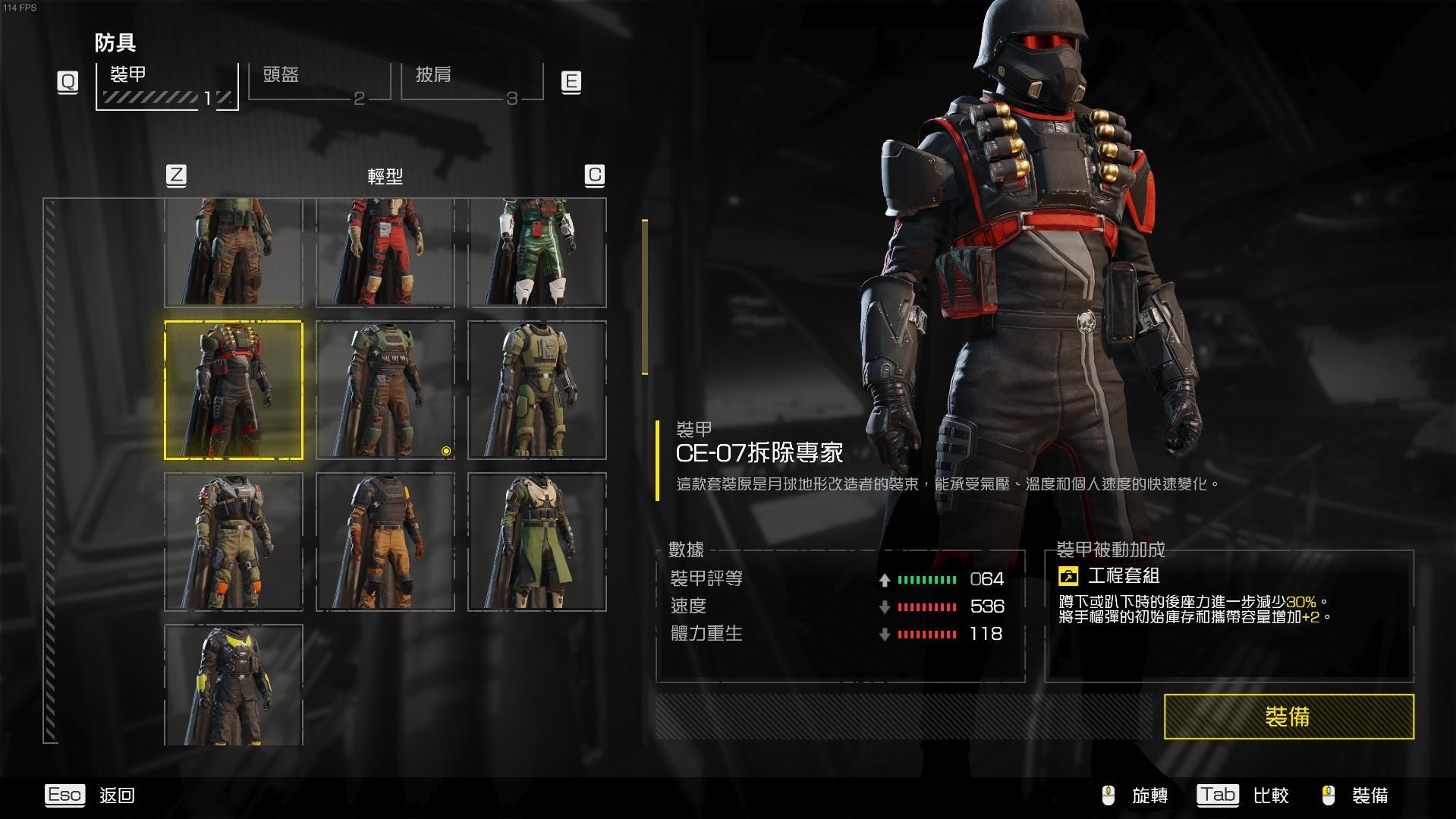Choose the black and red CE-07 armor thumbnail
This screenshot has width=1456, height=819.
234,390
